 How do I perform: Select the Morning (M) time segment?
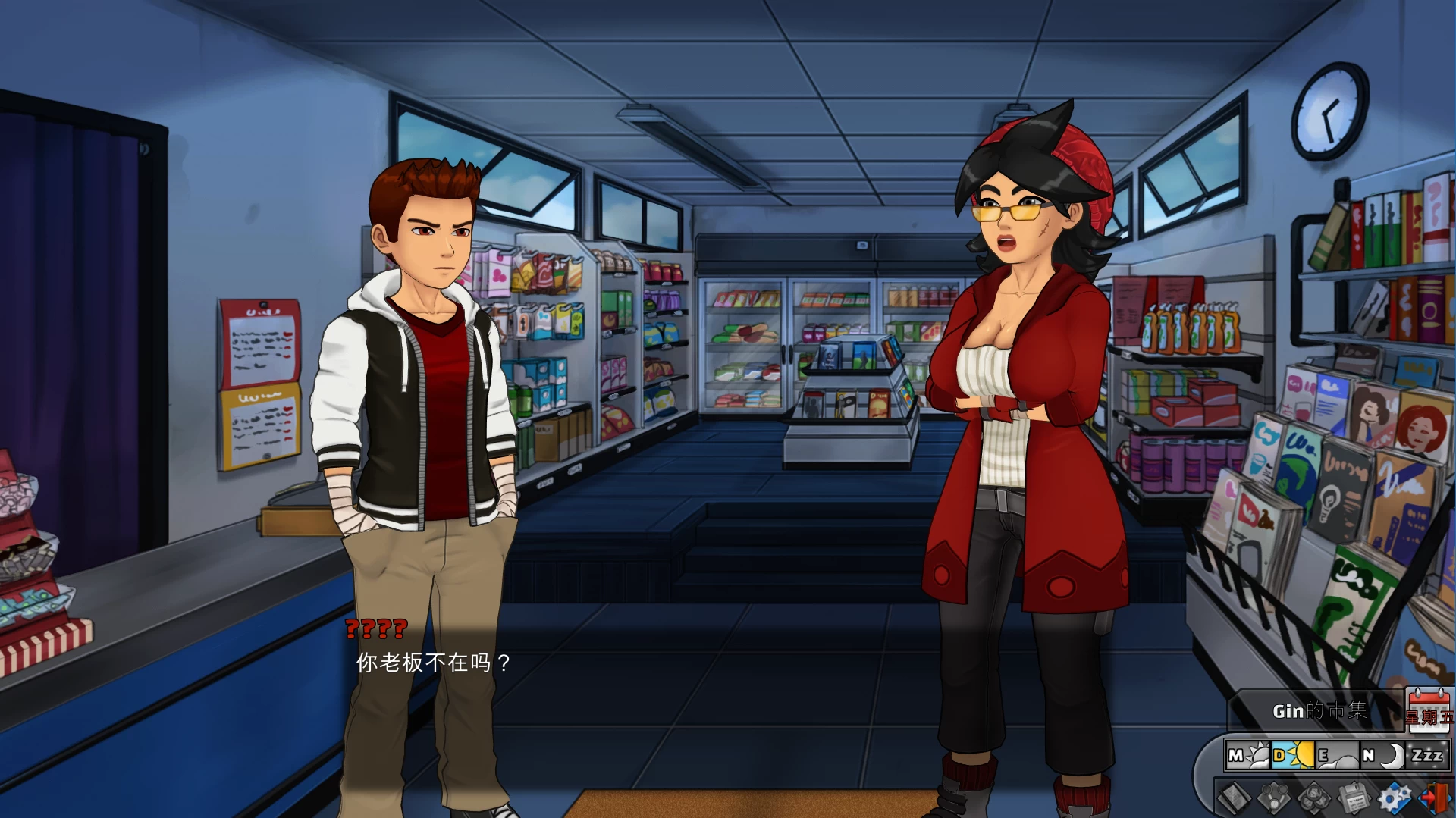click(1247, 756)
